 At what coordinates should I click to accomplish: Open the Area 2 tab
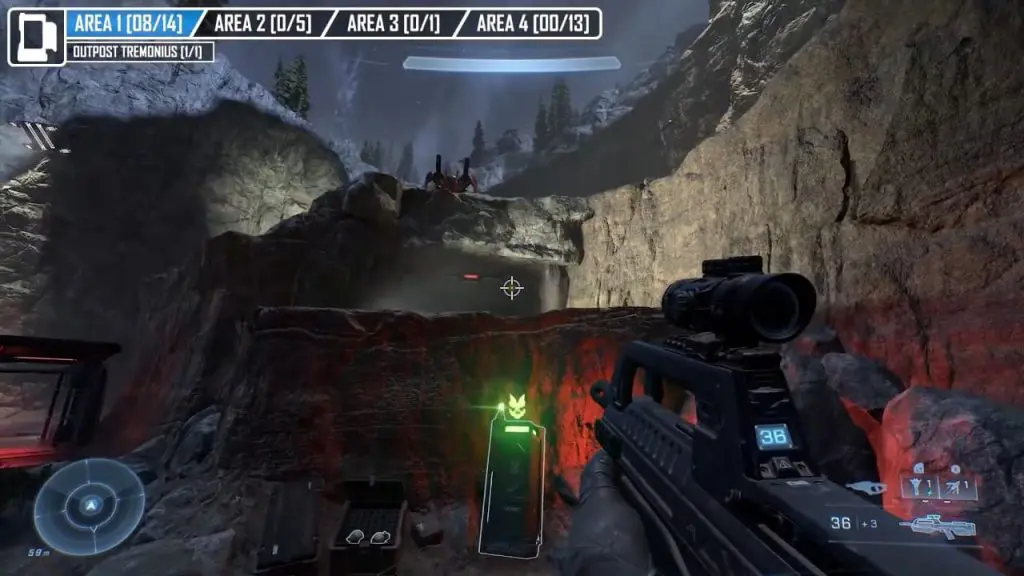[x=265, y=23]
